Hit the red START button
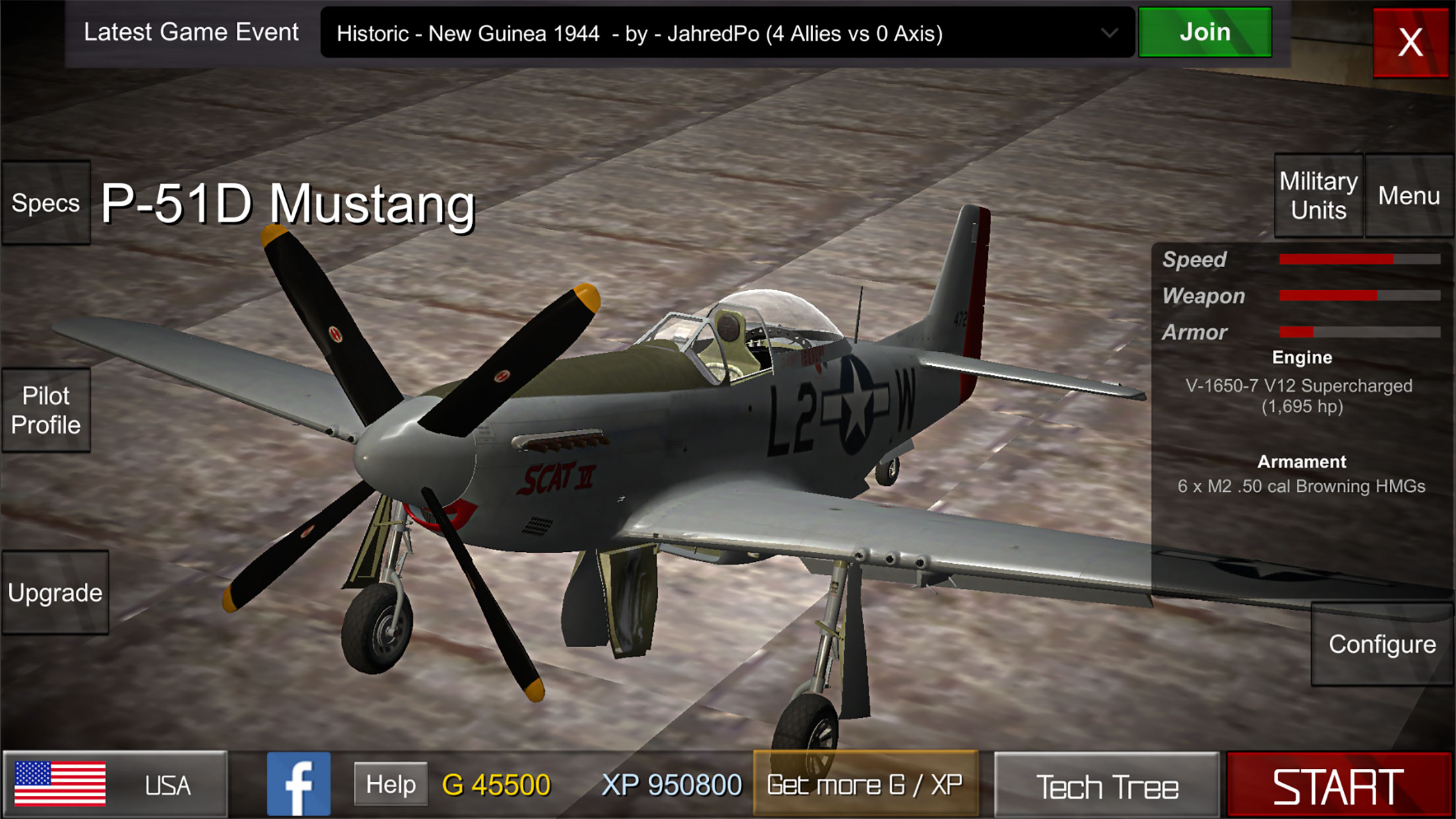1456x819 pixels. tap(1338, 786)
